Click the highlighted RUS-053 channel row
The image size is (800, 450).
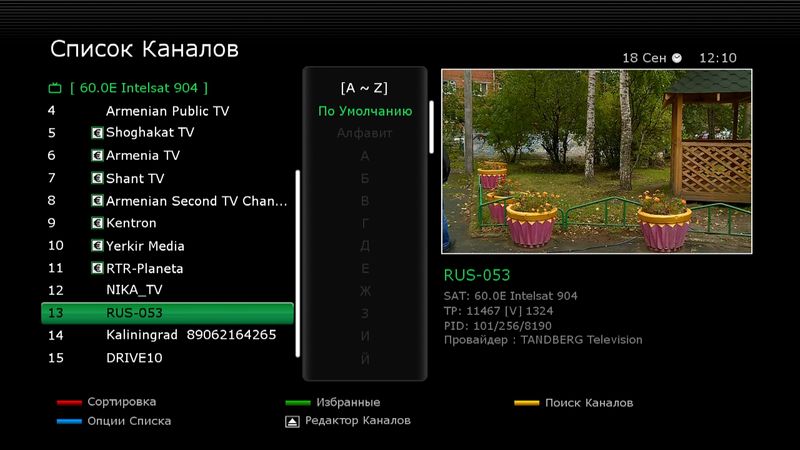tap(167, 313)
